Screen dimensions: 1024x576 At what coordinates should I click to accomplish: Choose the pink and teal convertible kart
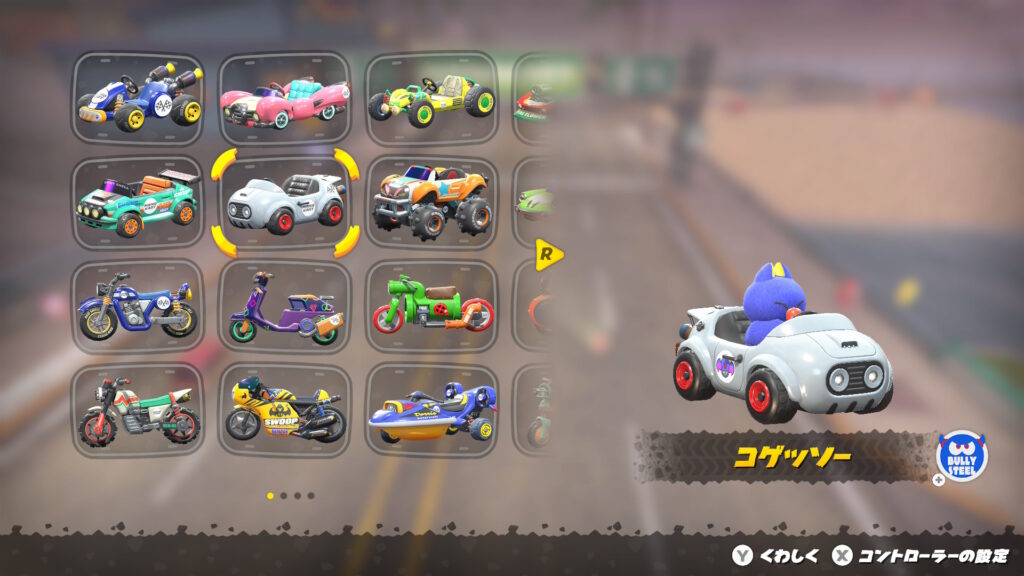tap(284, 98)
